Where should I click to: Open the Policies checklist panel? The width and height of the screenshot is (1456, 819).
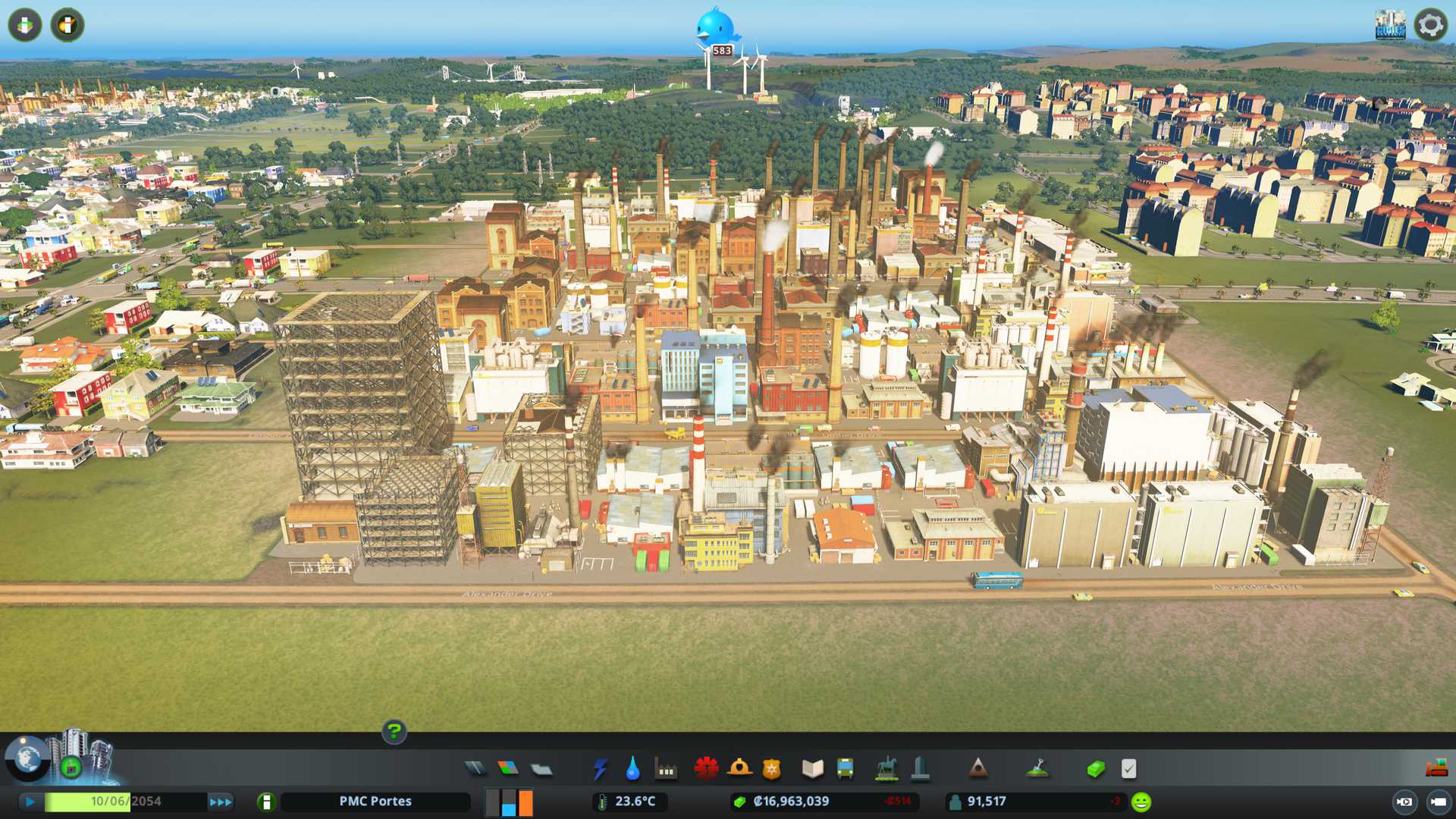point(1128,769)
